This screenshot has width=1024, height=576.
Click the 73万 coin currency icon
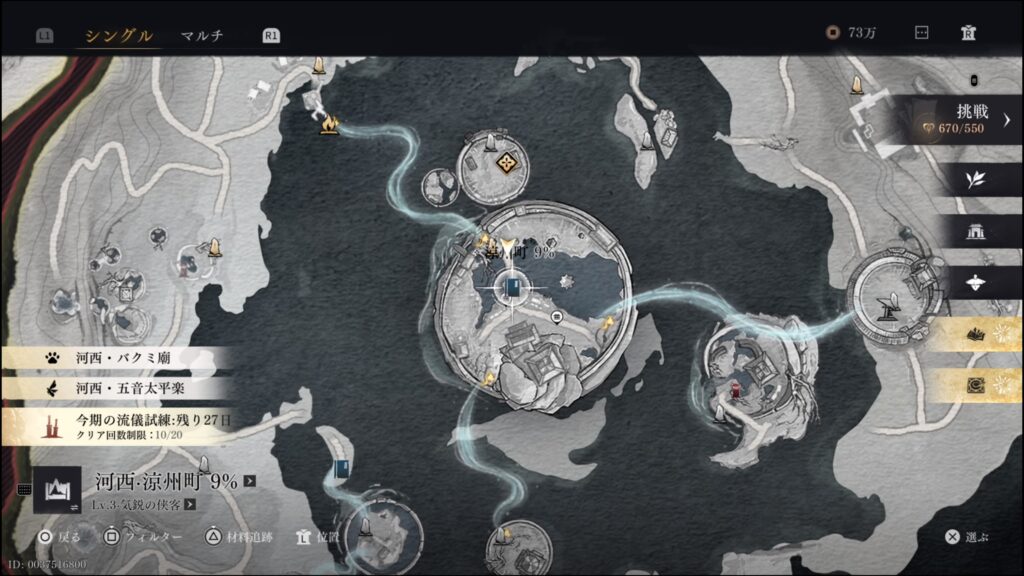tap(832, 33)
